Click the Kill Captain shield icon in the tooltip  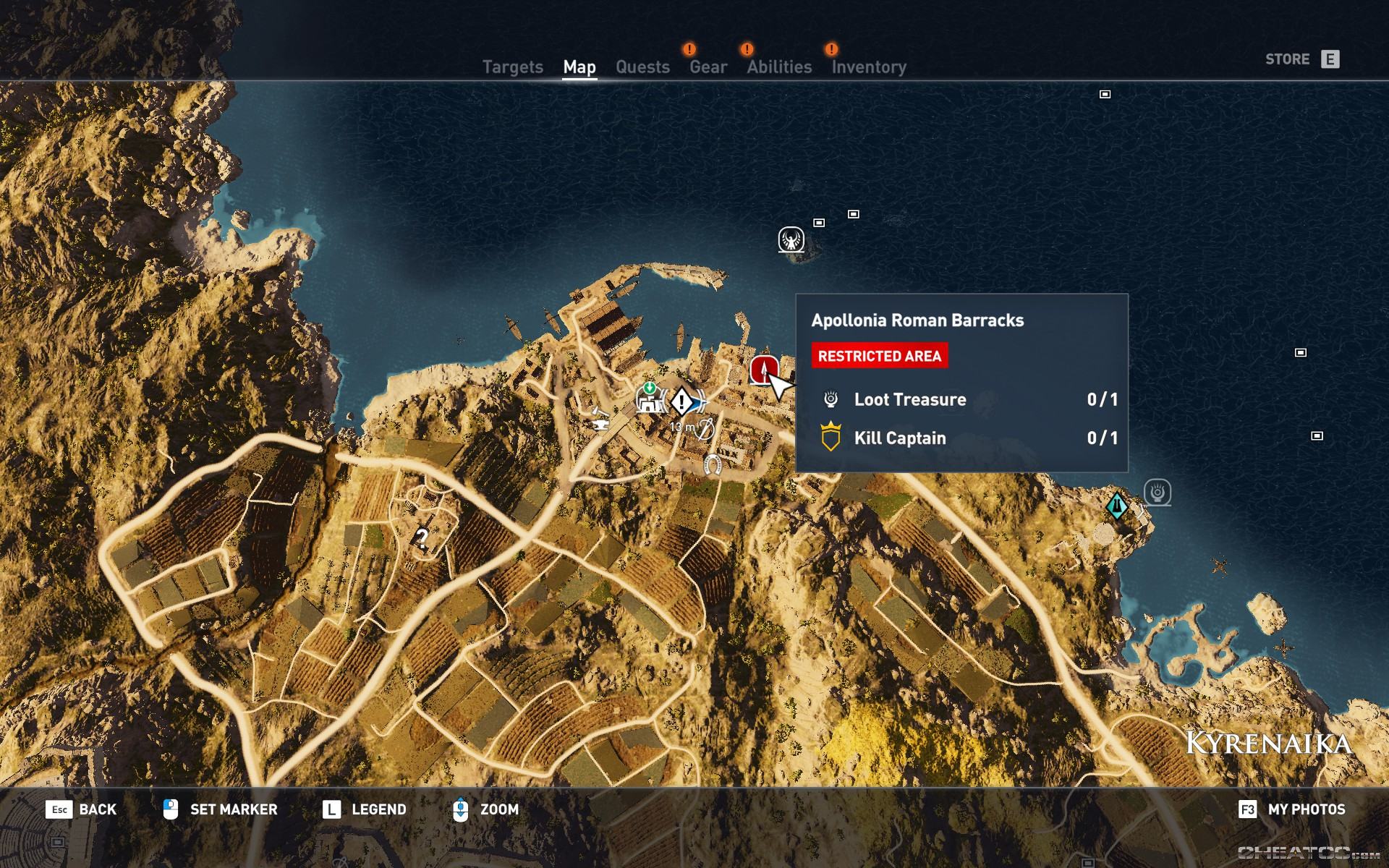(x=832, y=438)
